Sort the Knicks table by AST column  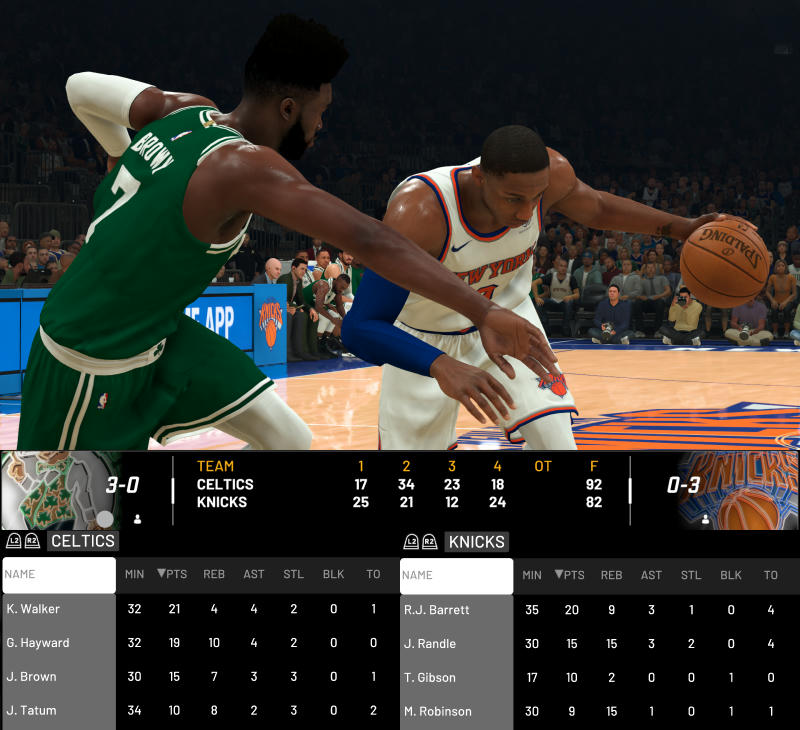[x=651, y=575]
